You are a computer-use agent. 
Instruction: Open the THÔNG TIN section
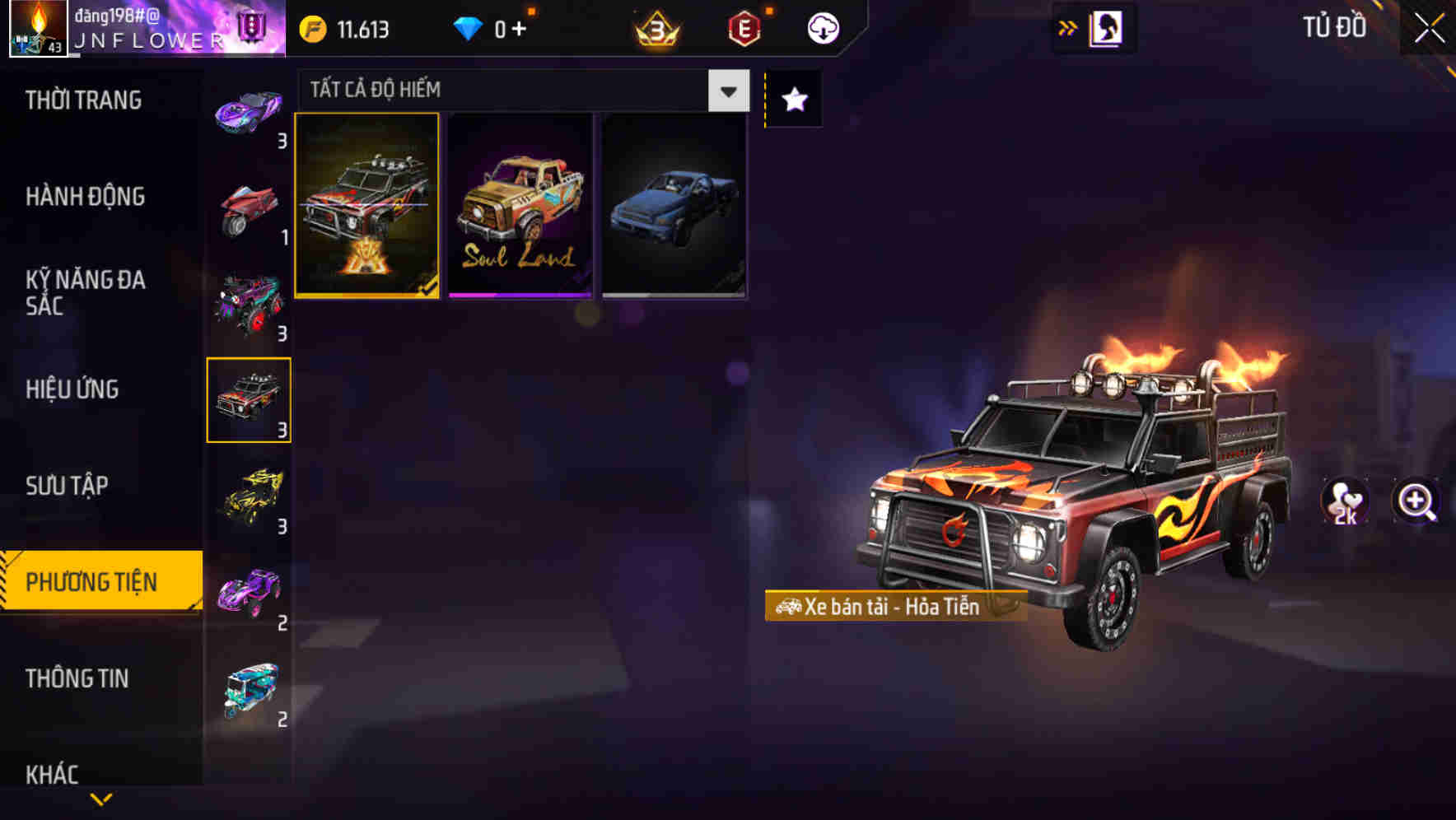77,678
